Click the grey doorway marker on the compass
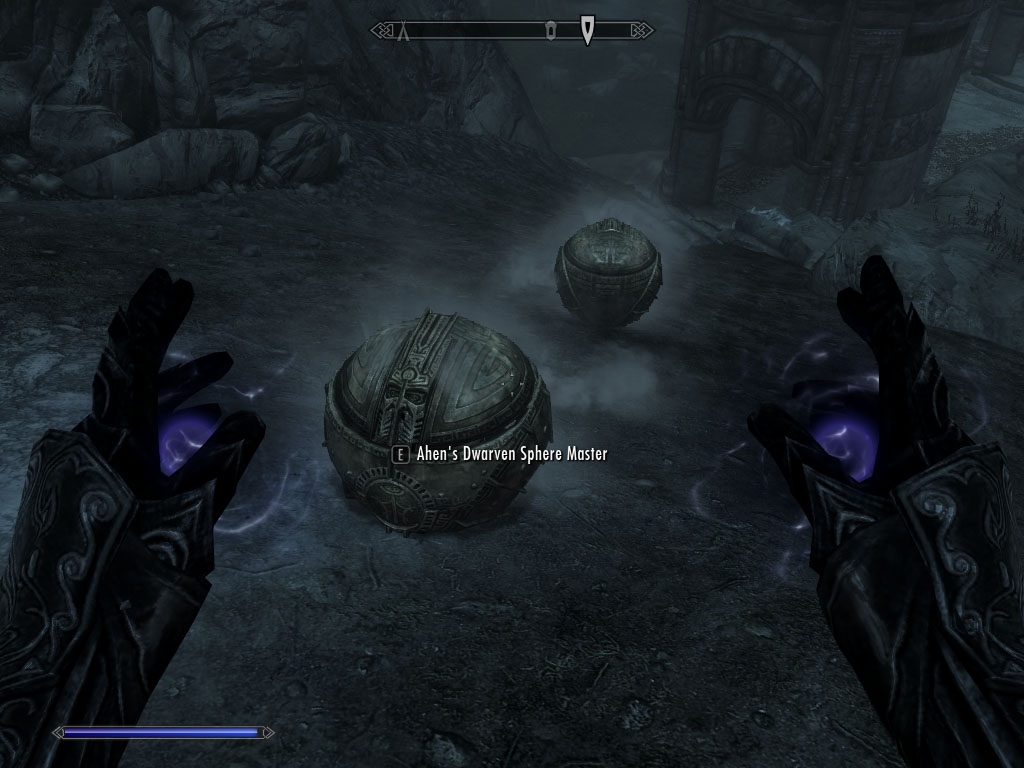The image size is (1024, 768). pyautogui.click(x=550, y=32)
